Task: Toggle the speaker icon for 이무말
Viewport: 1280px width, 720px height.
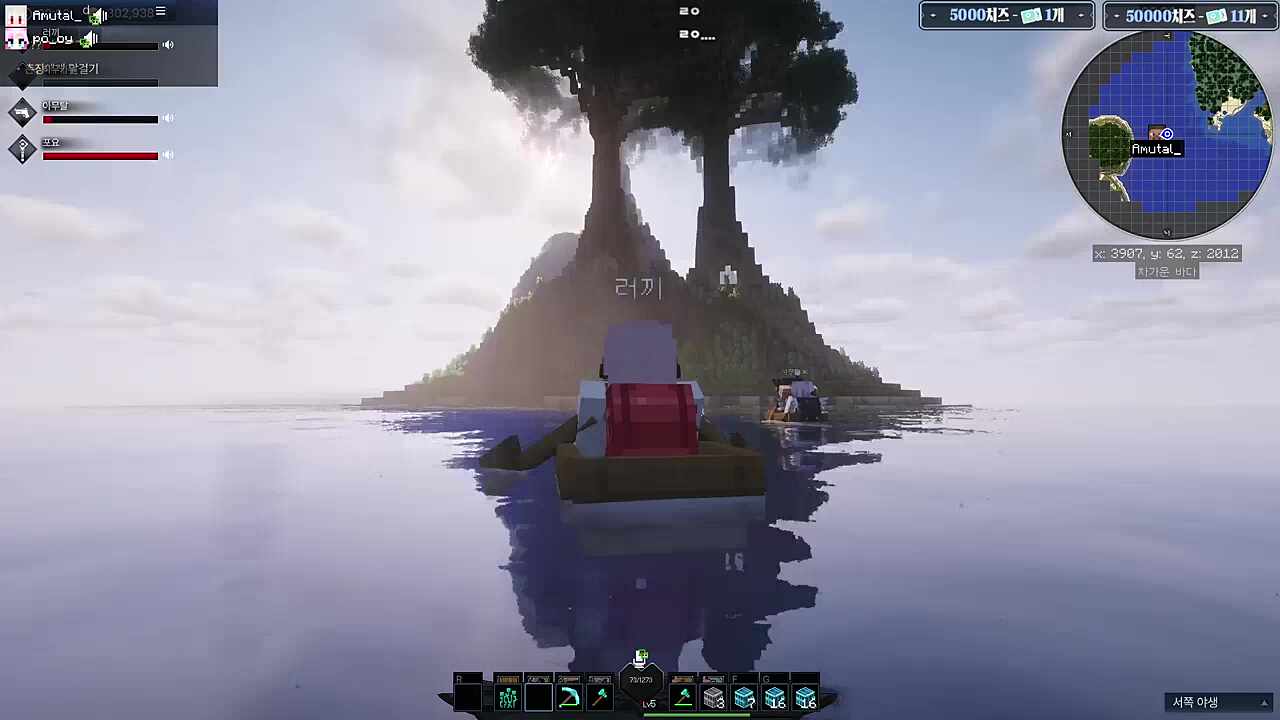Action: (x=168, y=119)
